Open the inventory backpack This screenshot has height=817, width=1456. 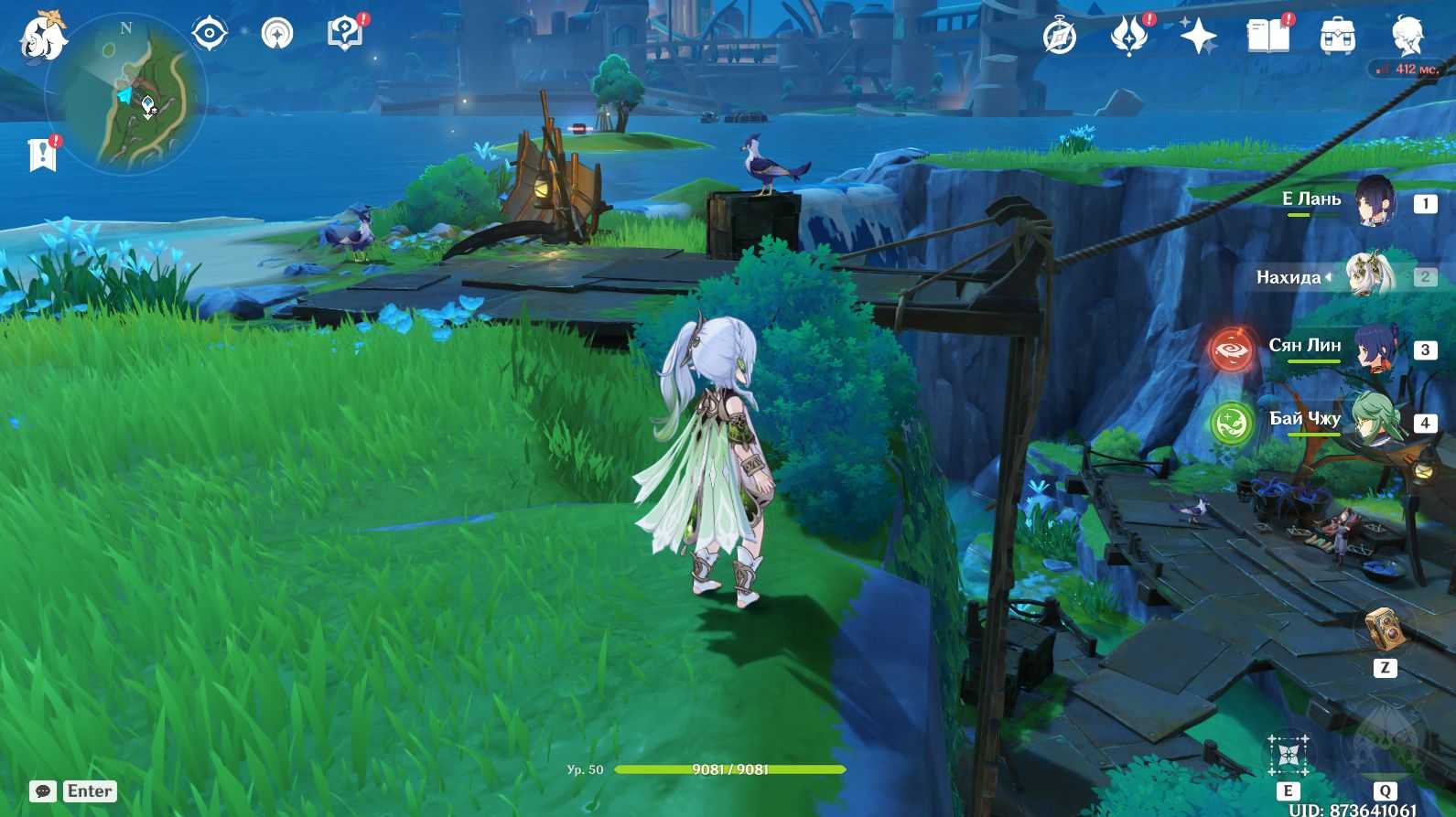1337,37
